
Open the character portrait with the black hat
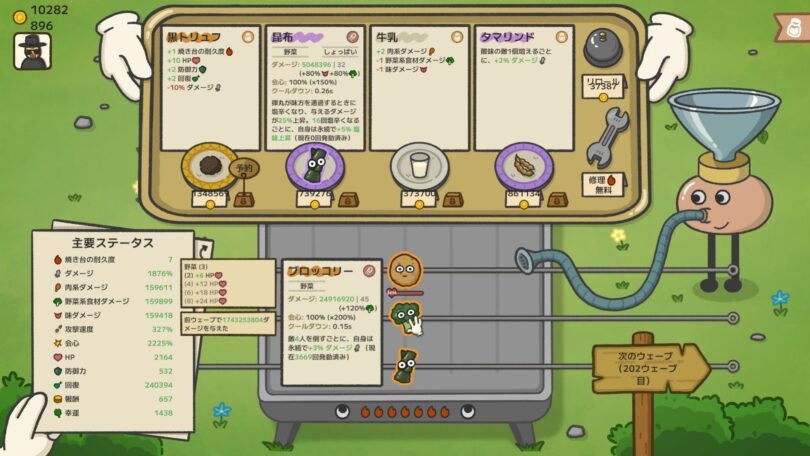point(32,50)
